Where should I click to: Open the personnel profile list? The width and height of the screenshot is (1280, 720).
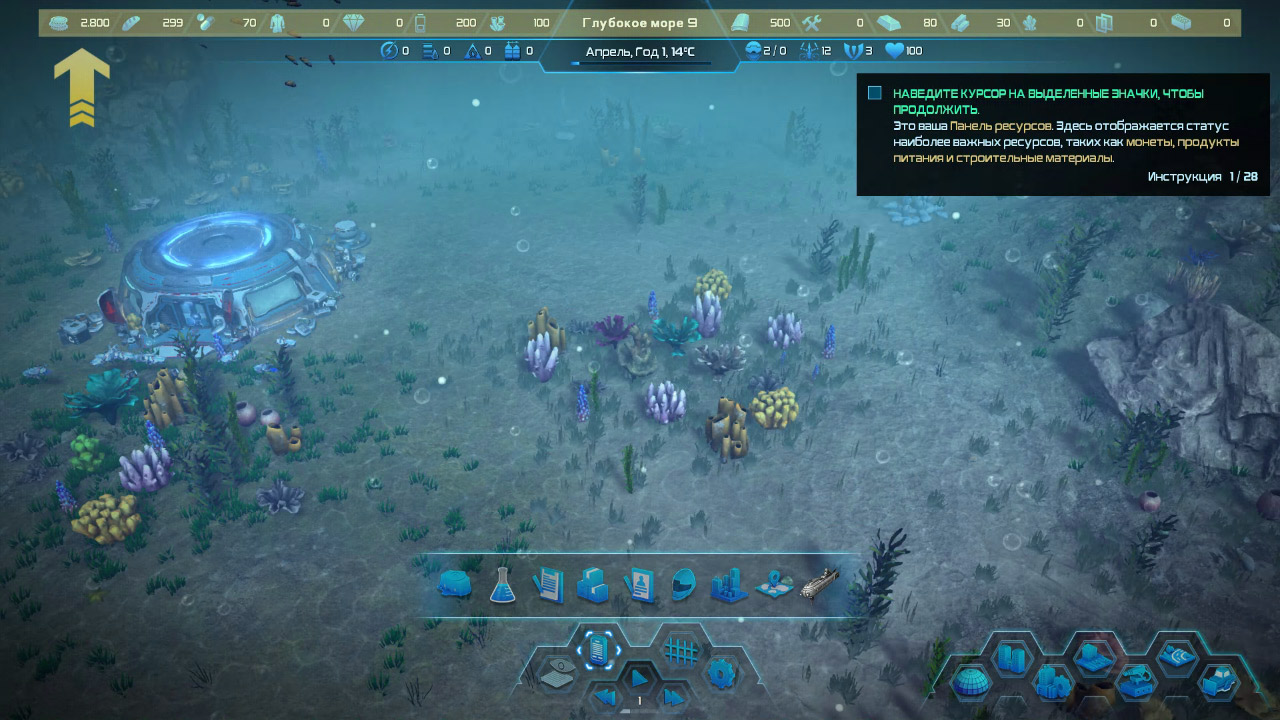tap(639, 585)
